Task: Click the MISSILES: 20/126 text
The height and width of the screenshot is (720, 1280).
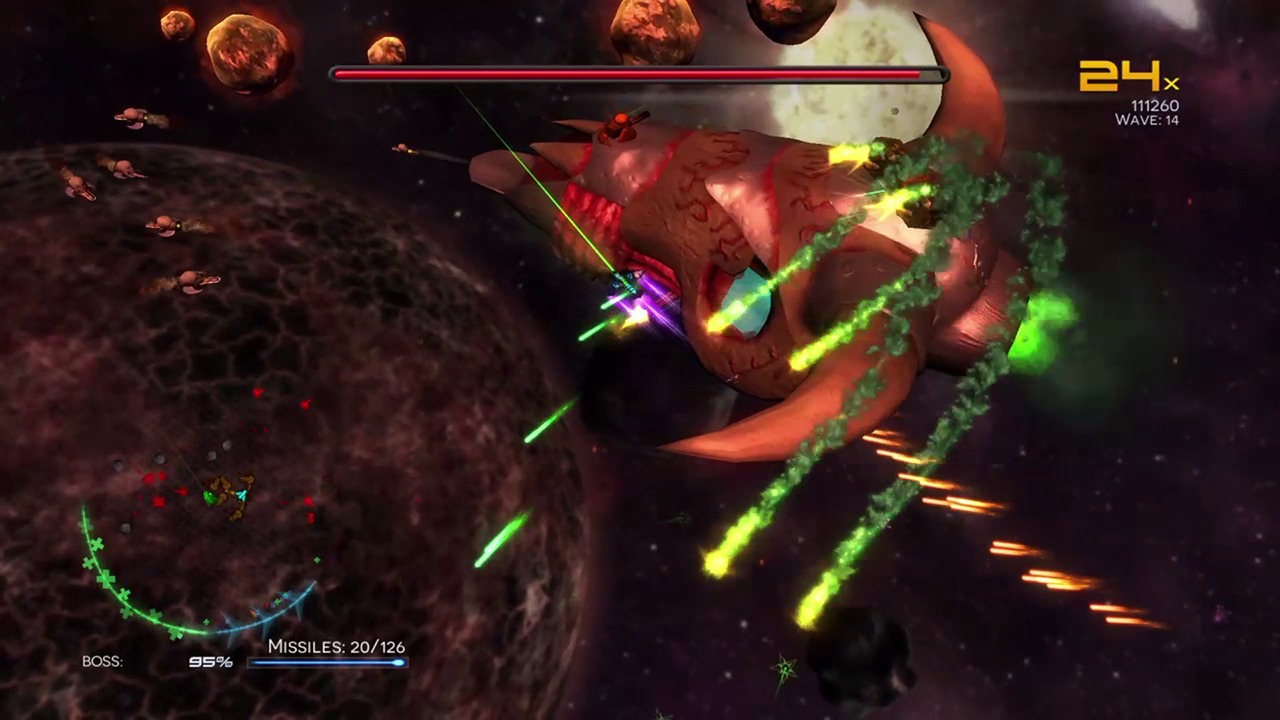Action: click(336, 647)
